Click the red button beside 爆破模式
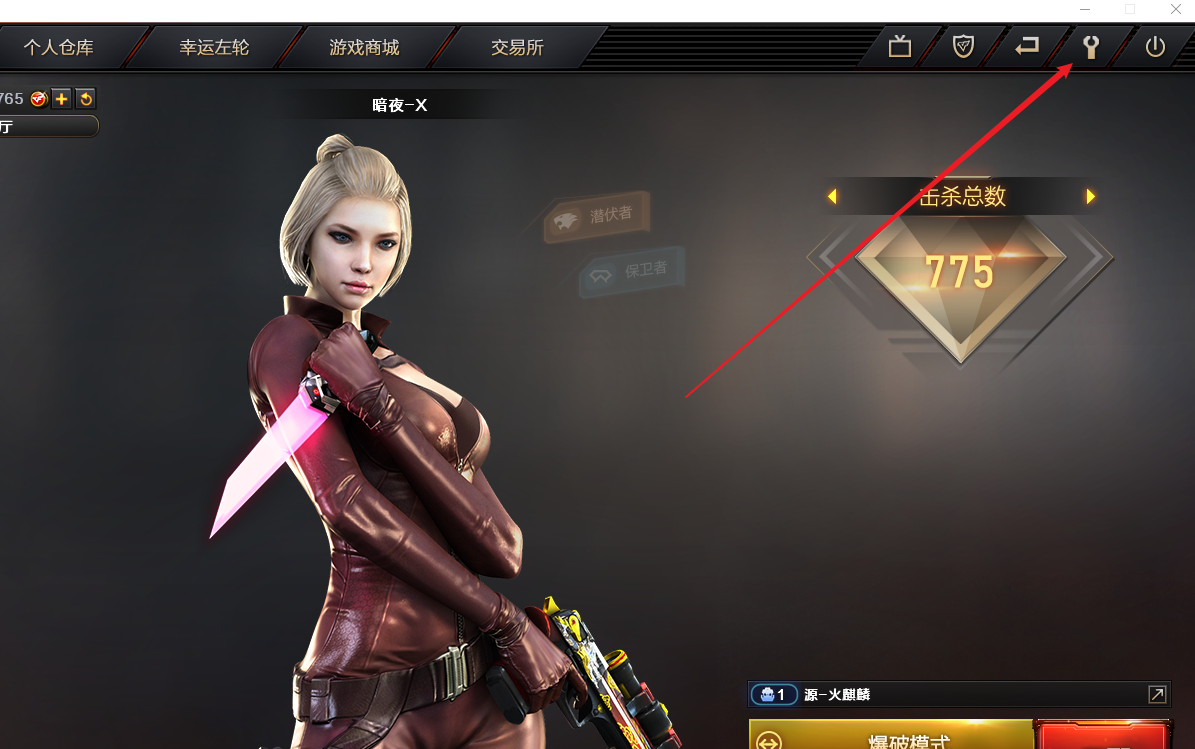This screenshot has width=1195, height=749. [x=1104, y=738]
